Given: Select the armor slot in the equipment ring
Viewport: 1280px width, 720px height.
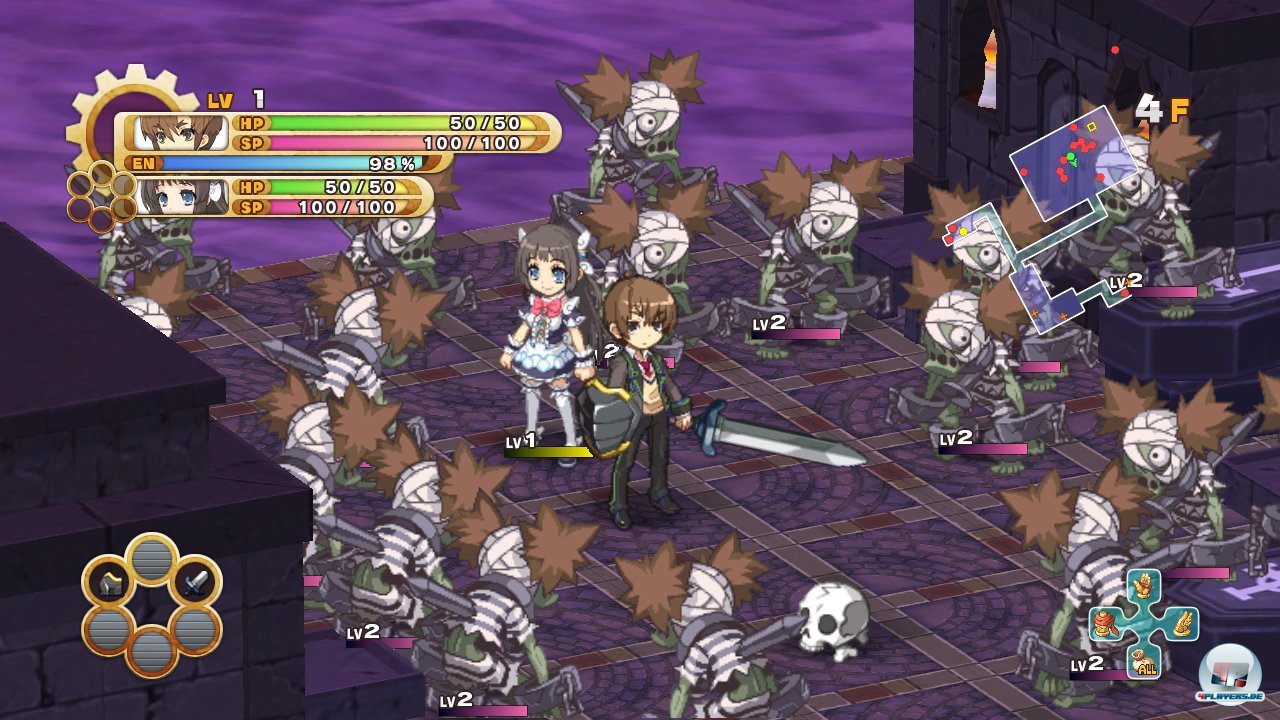Looking at the screenshot, I should coord(110,585).
